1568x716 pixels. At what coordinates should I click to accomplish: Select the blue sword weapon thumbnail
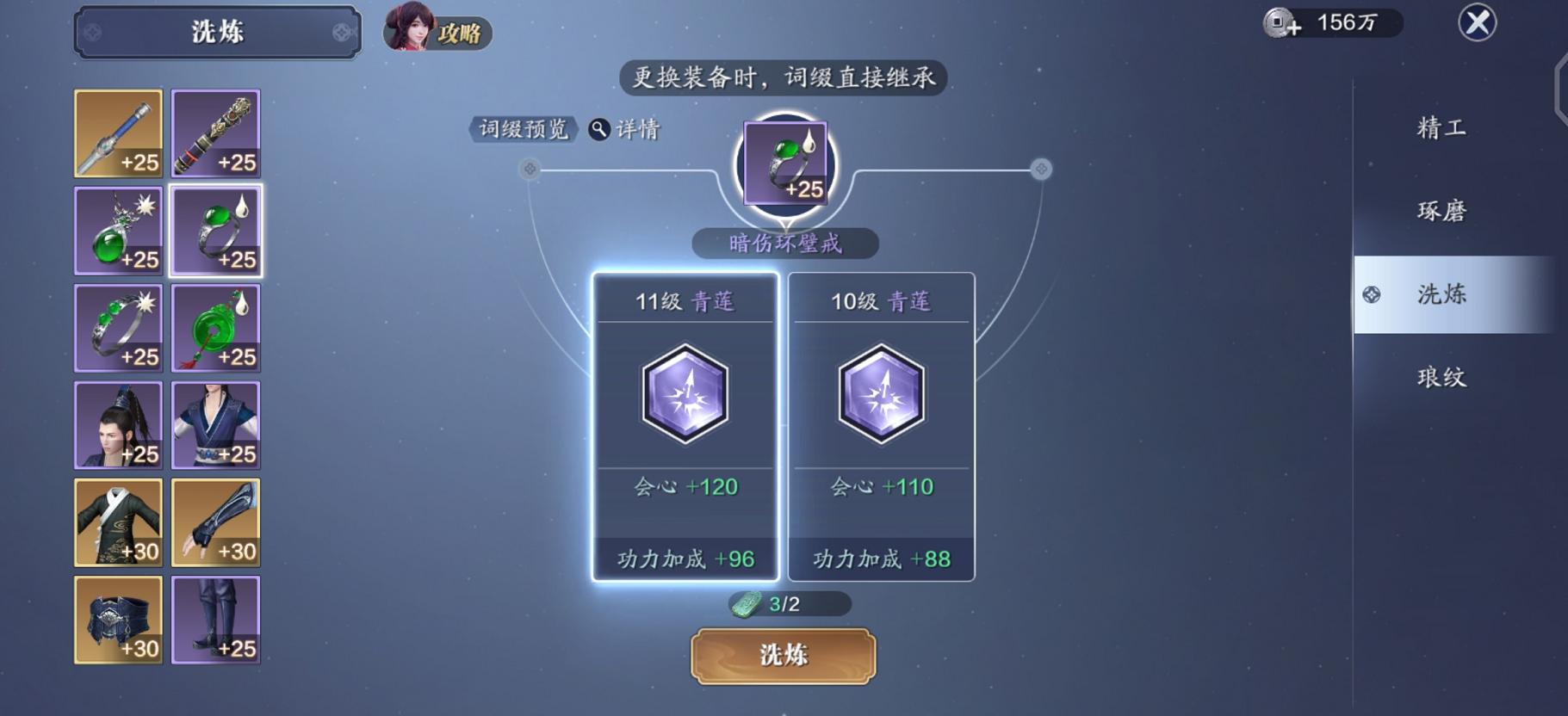pos(118,133)
